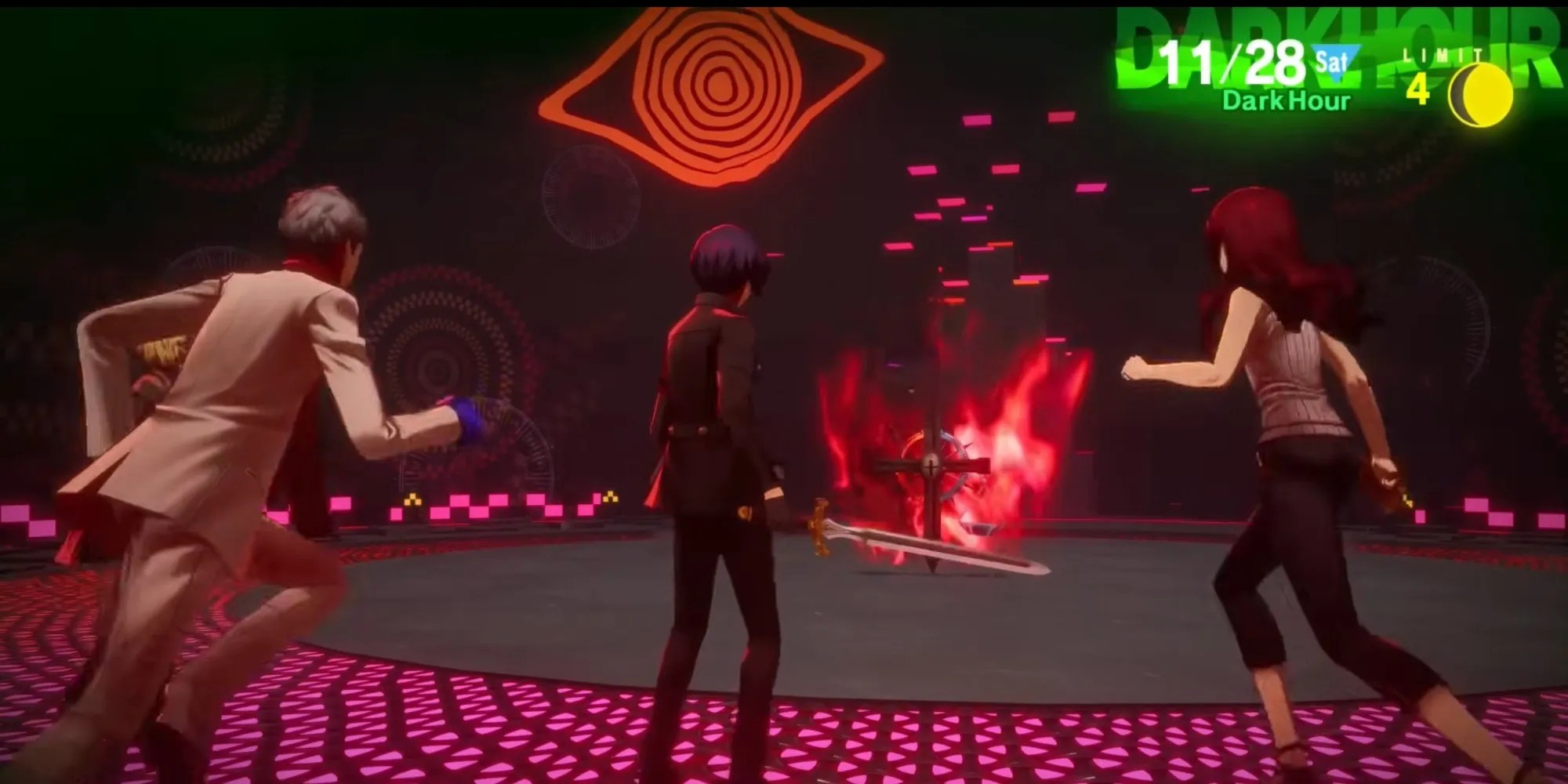The height and width of the screenshot is (784, 1568).
Task: Select the blue 'Sat' day badge
Action: click(1333, 59)
